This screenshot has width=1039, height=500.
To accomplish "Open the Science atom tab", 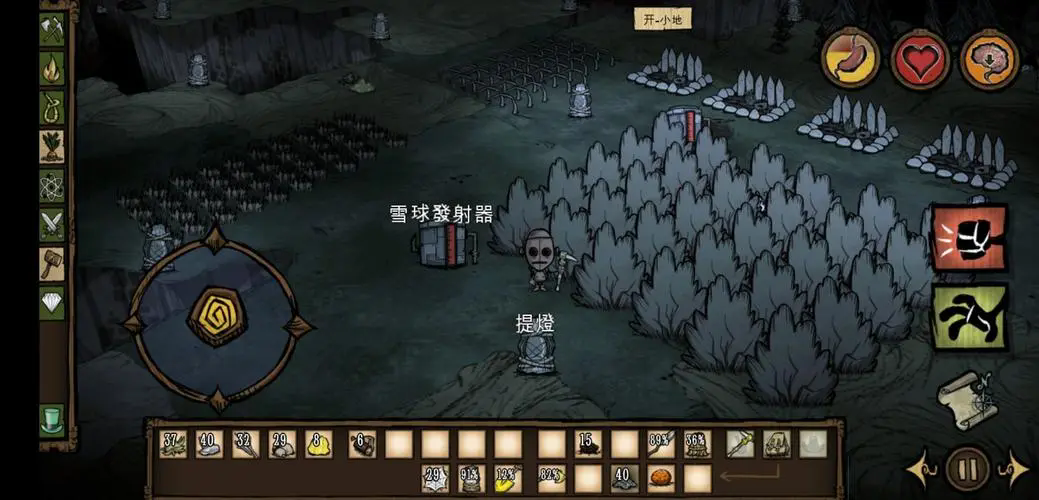I will pos(52,186).
